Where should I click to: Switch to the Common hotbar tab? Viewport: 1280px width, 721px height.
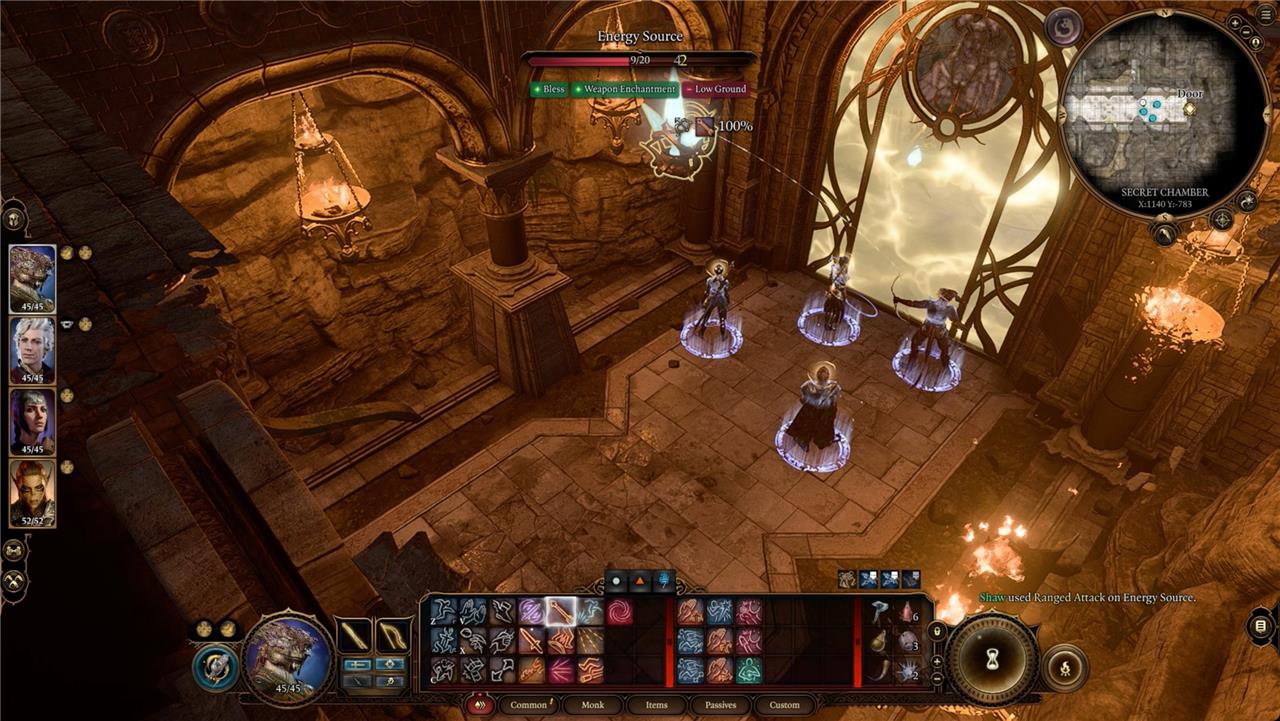point(528,705)
